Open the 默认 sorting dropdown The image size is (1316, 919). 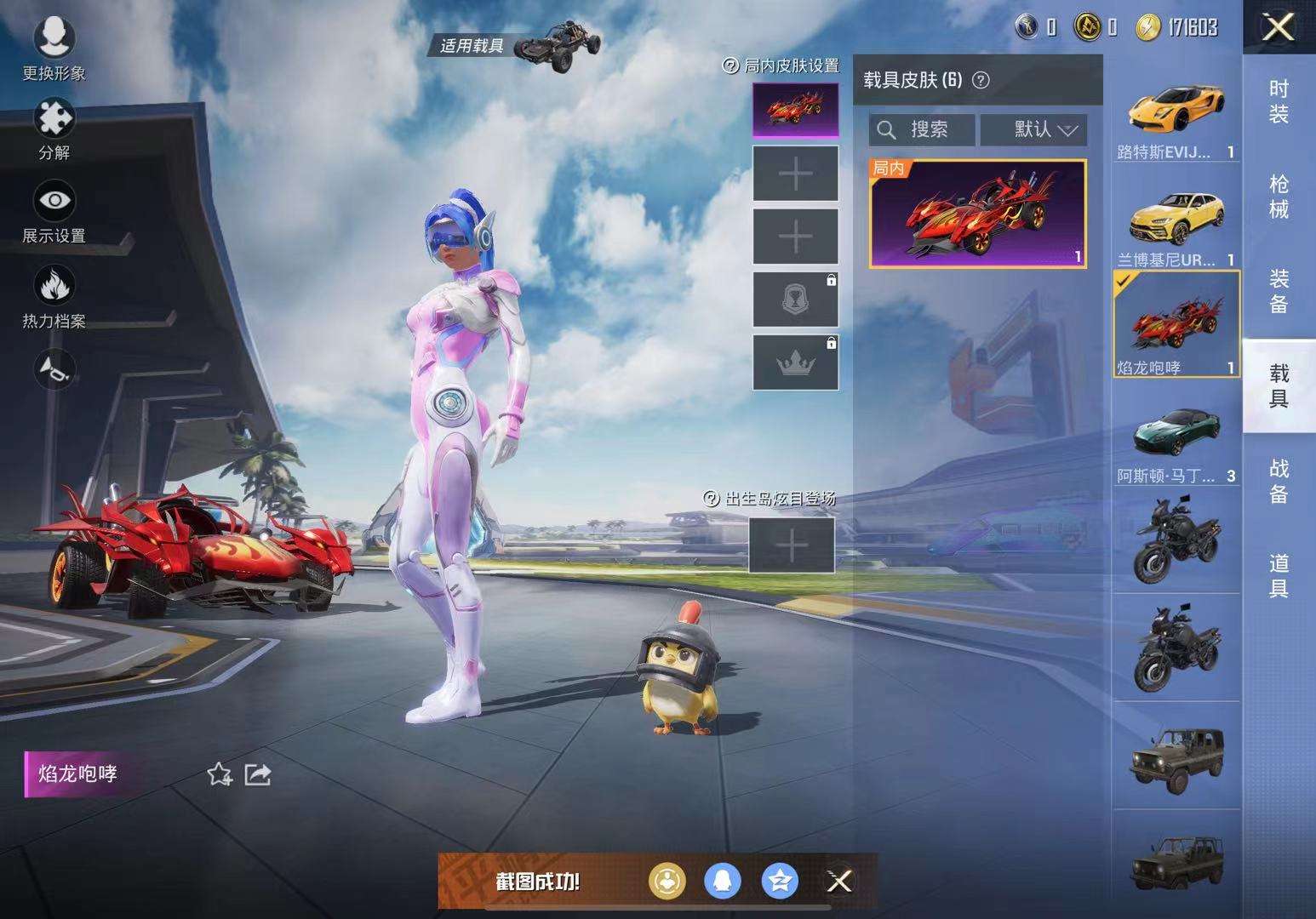click(x=1033, y=130)
